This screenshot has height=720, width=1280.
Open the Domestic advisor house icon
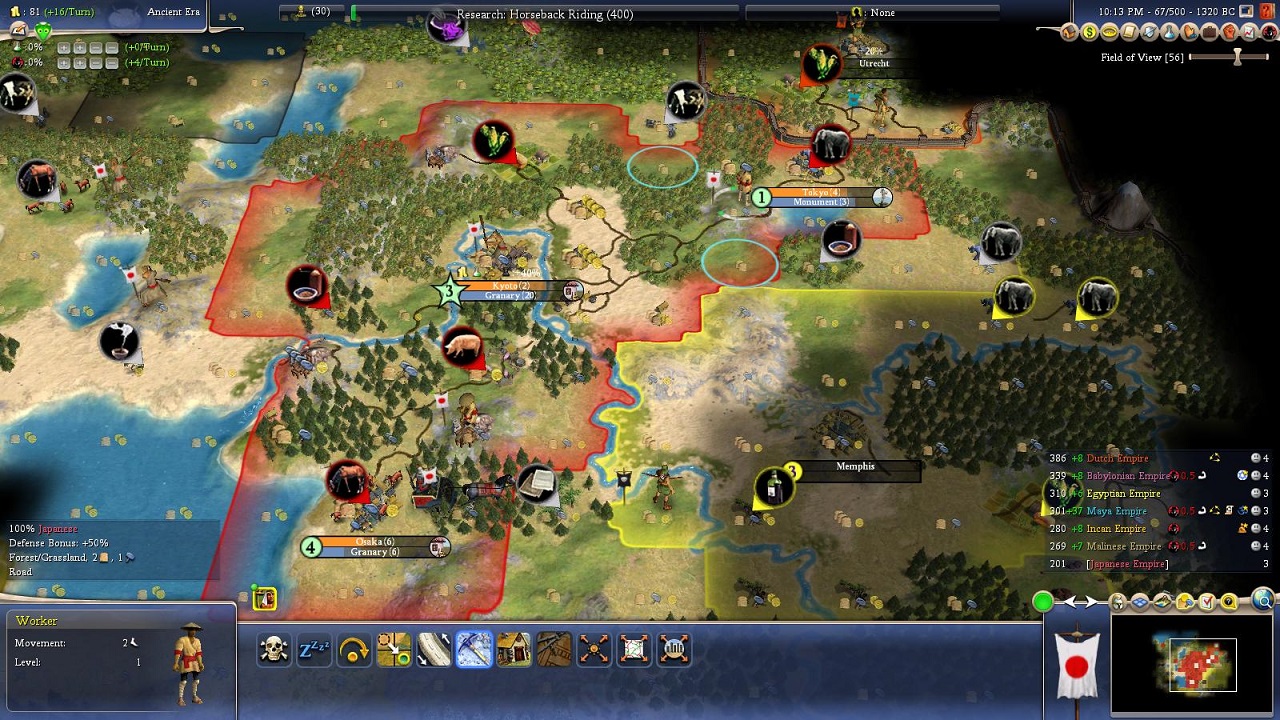[x=1069, y=33]
